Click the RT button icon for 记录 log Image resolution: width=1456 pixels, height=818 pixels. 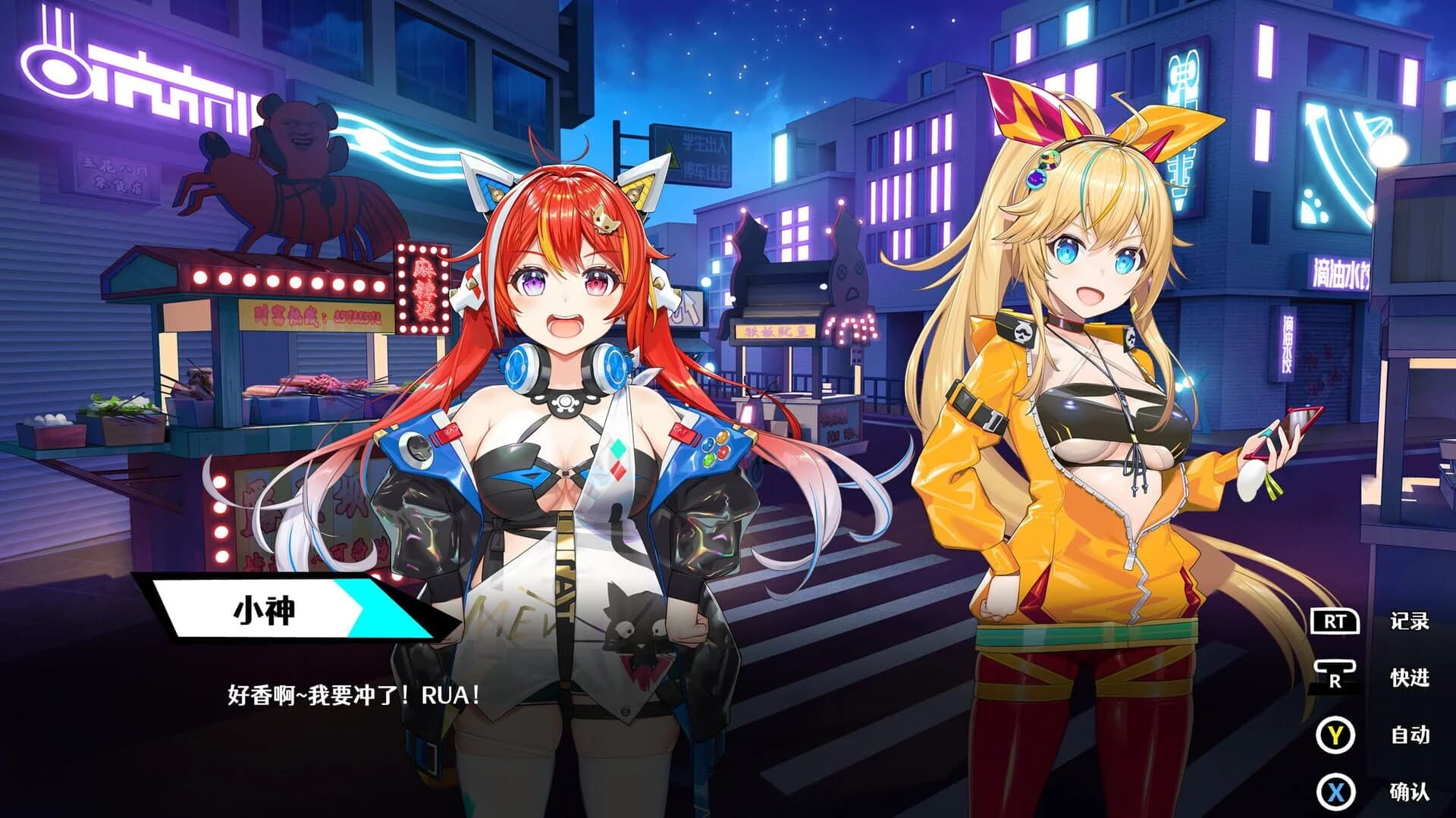click(x=1337, y=621)
